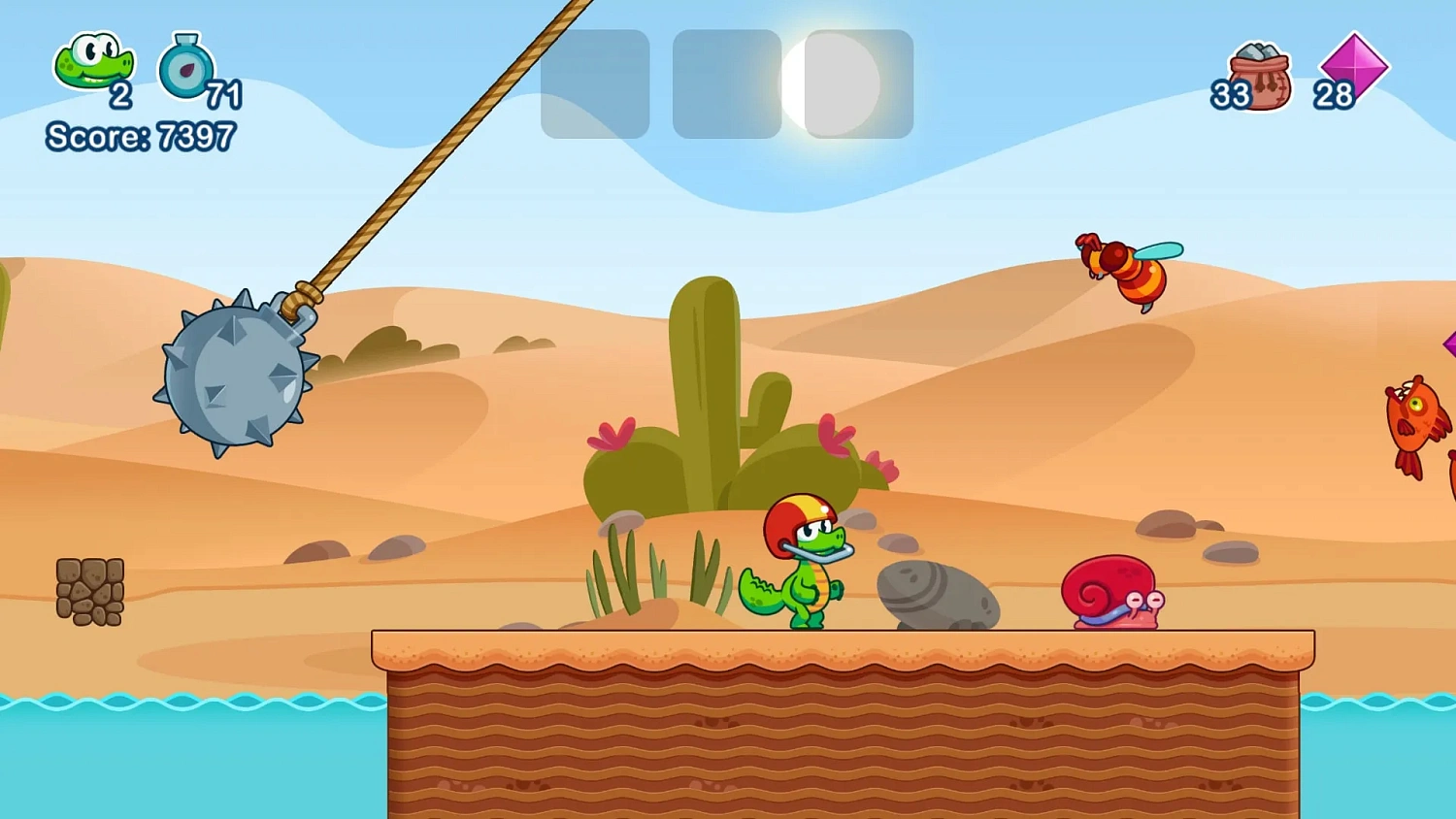Click the Score: 7397 display

pos(139,137)
